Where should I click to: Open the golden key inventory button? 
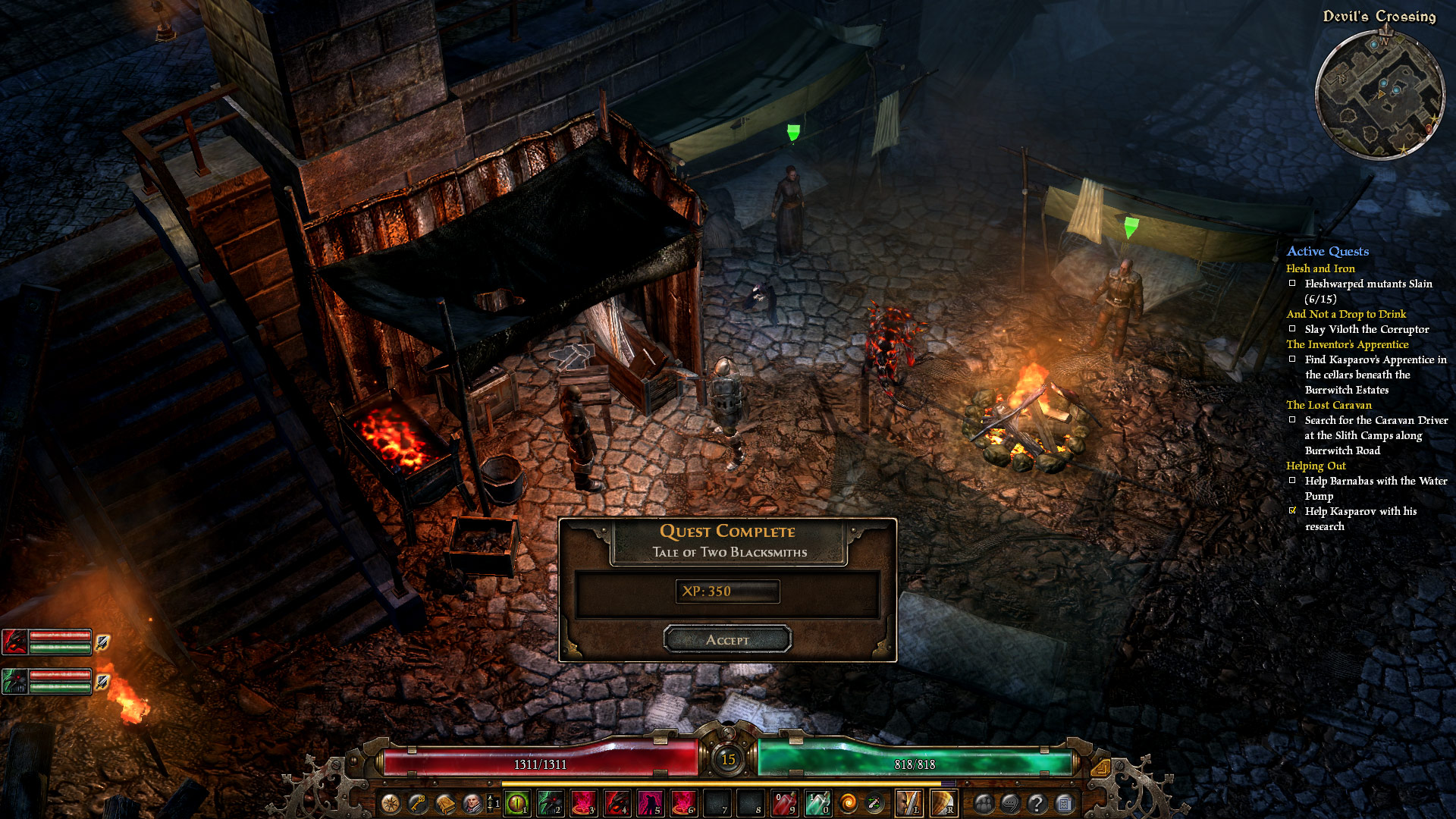click(417, 803)
